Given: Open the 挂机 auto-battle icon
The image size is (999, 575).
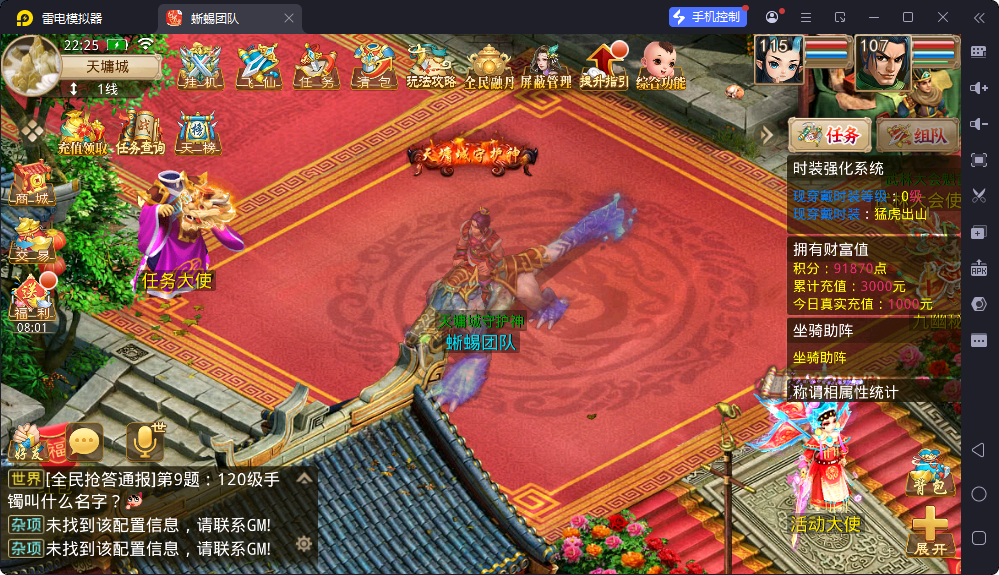Looking at the screenshot, I should (200, 66).
